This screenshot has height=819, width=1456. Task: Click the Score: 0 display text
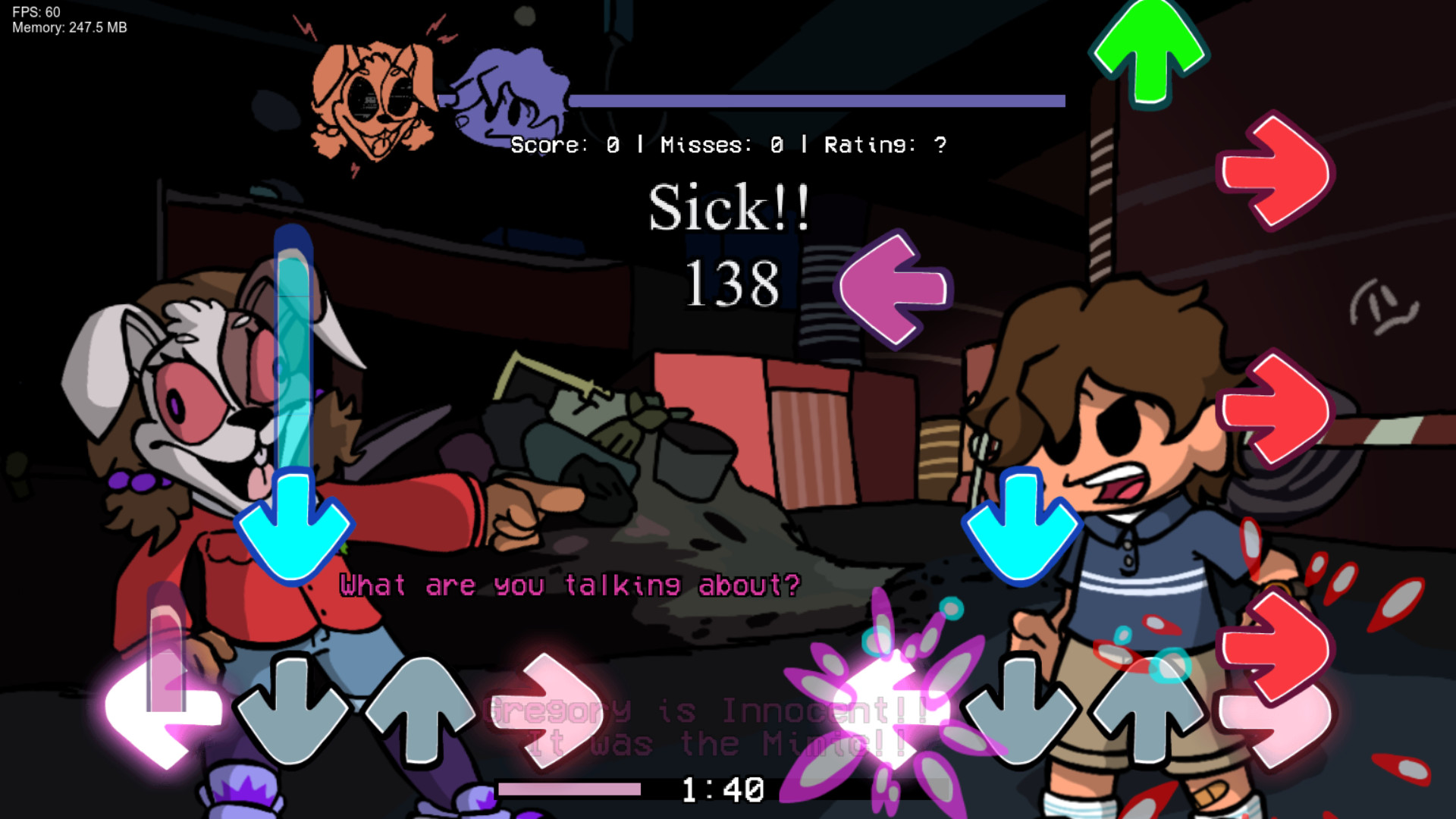[x=569, y=145]
